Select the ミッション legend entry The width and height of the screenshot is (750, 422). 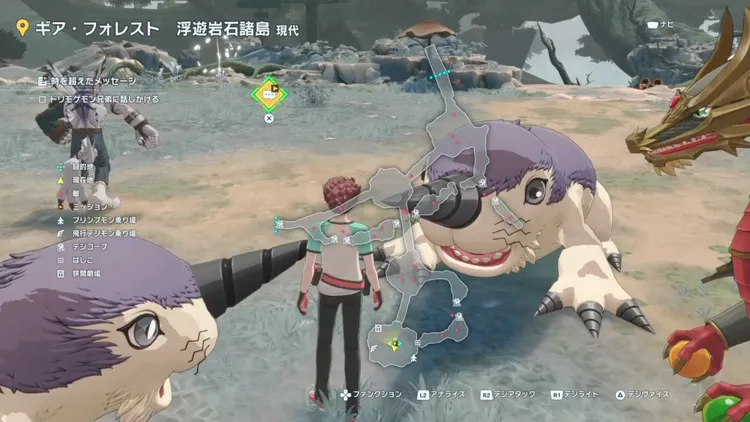[85, 205]
